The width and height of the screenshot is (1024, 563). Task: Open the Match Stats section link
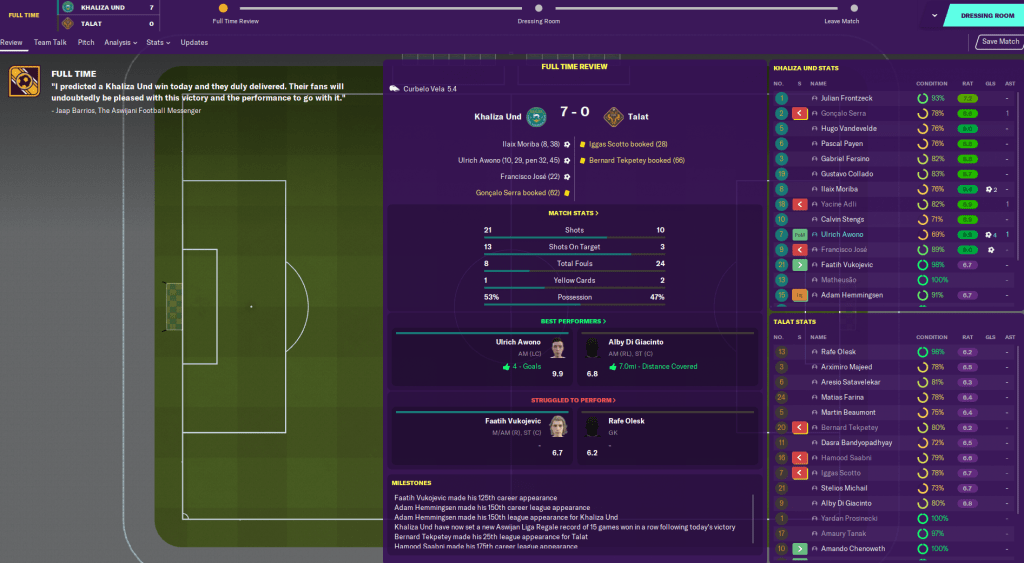573,213
